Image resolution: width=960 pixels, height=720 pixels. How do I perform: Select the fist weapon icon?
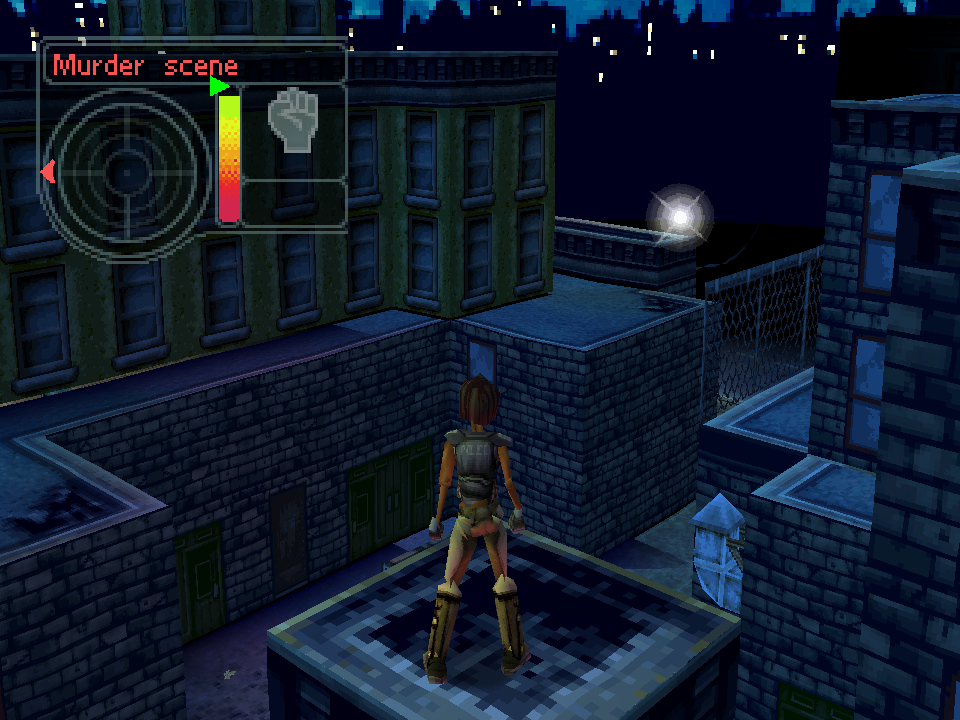click(x=292, y=121)
